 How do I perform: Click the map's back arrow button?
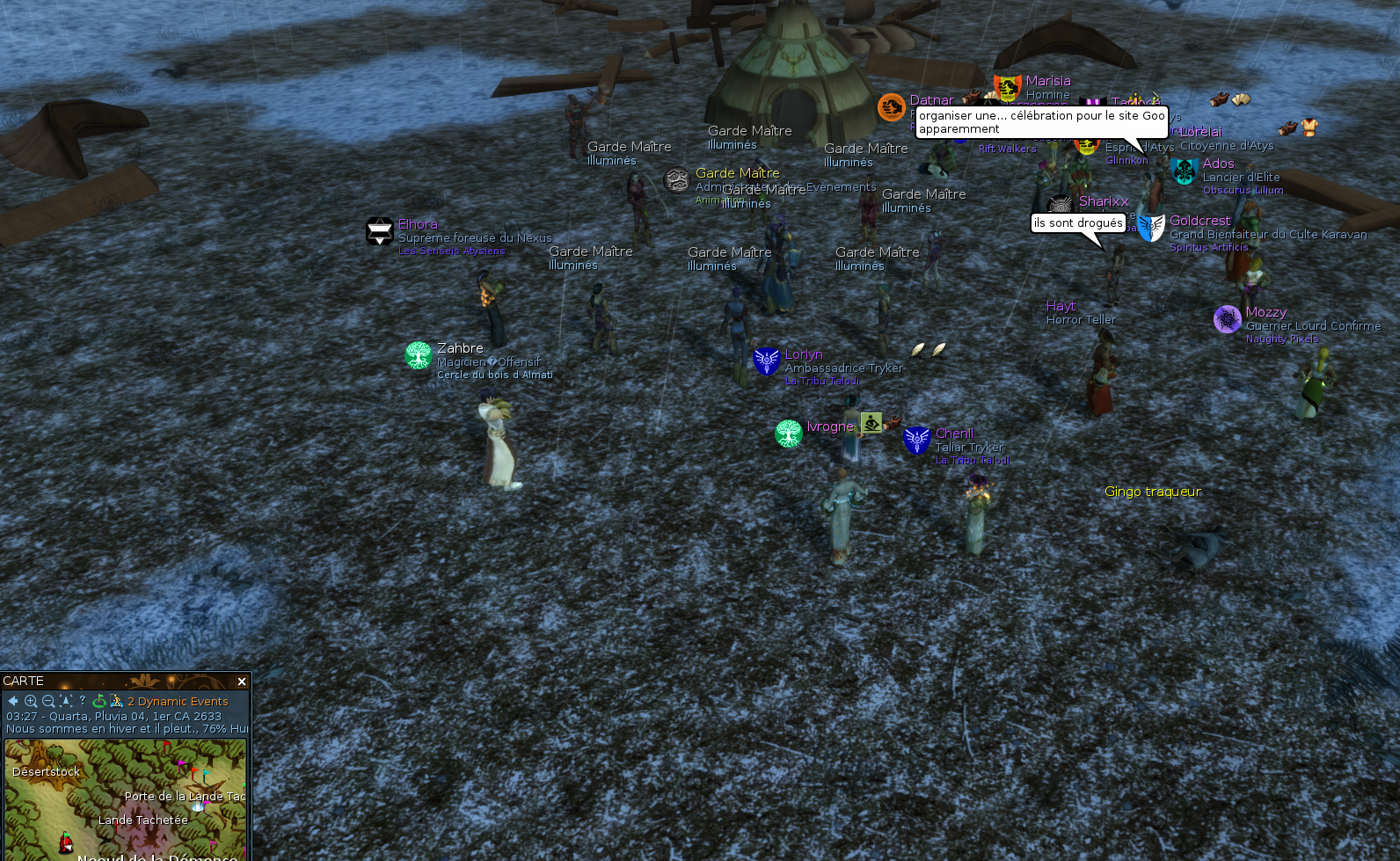[x=13, y=701]
